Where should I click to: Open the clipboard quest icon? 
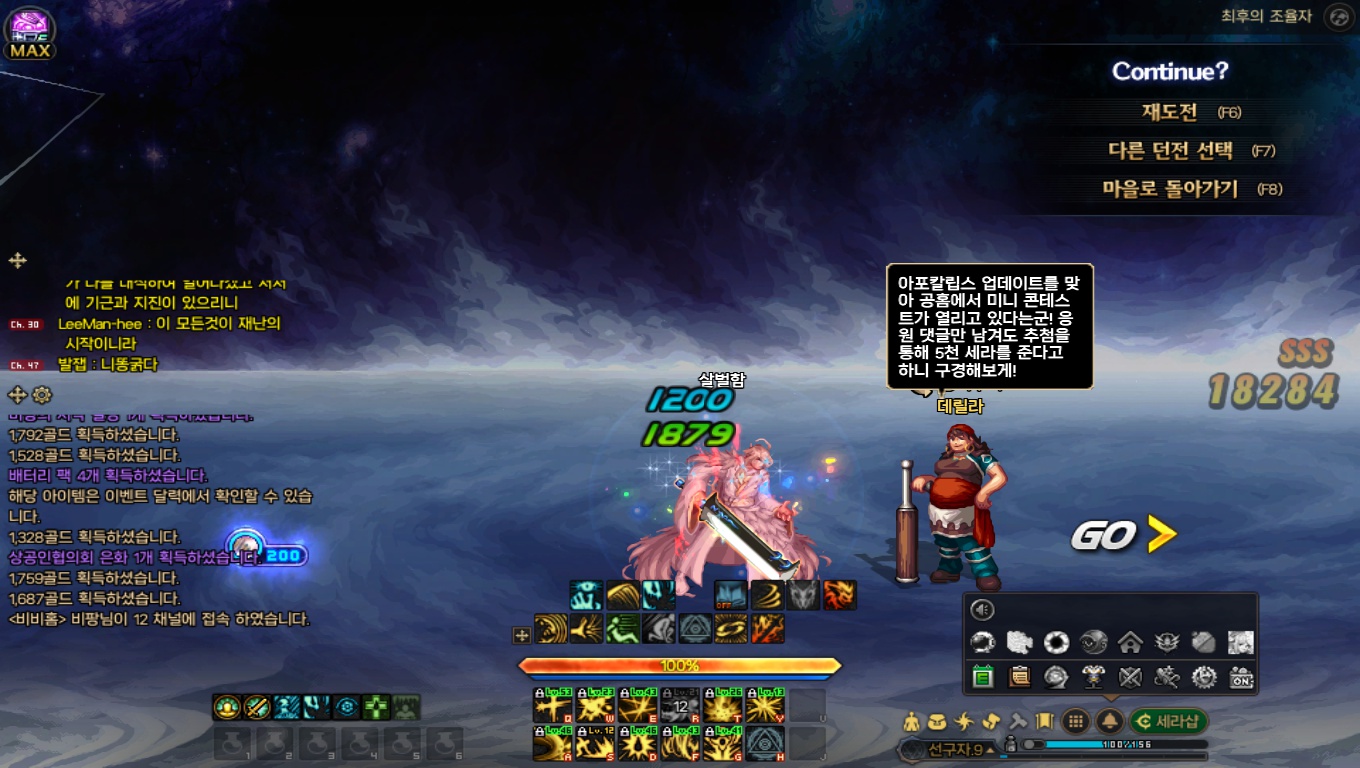click(1019, 677)
